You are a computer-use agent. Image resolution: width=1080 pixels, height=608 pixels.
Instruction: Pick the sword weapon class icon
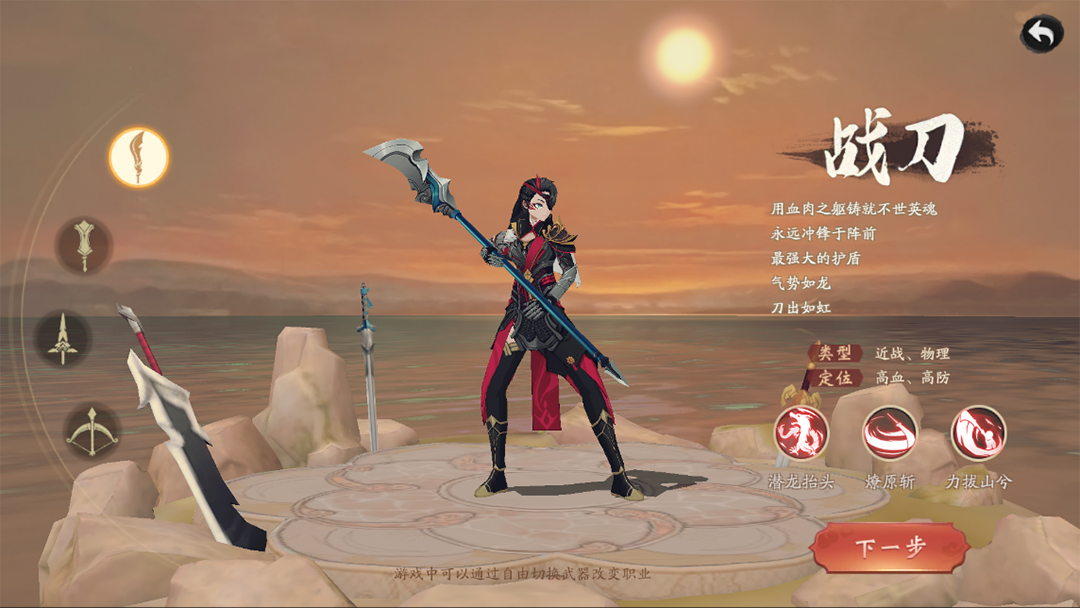point(64,338)
